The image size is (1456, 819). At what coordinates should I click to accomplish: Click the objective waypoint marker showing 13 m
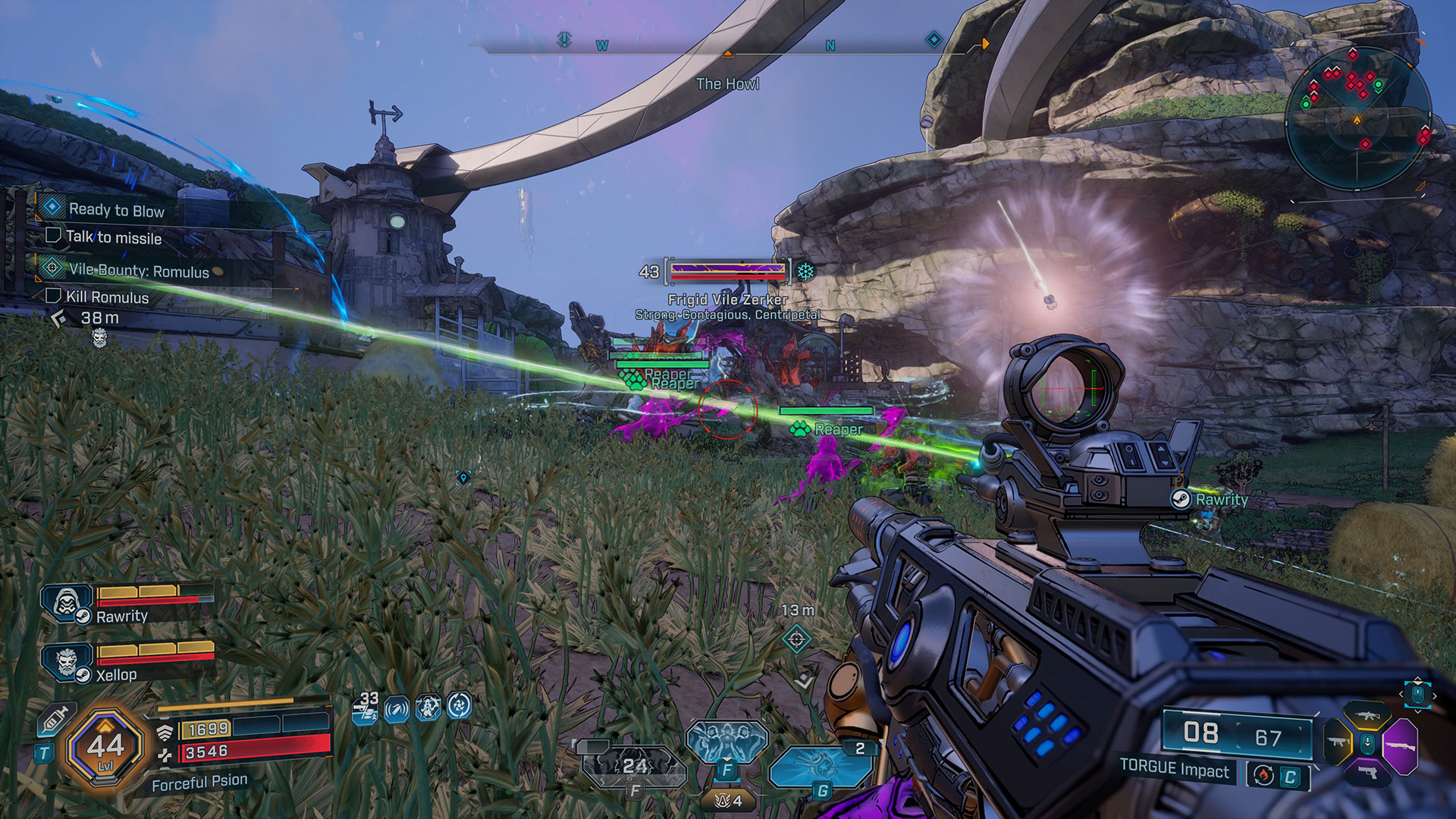(796, 639)
